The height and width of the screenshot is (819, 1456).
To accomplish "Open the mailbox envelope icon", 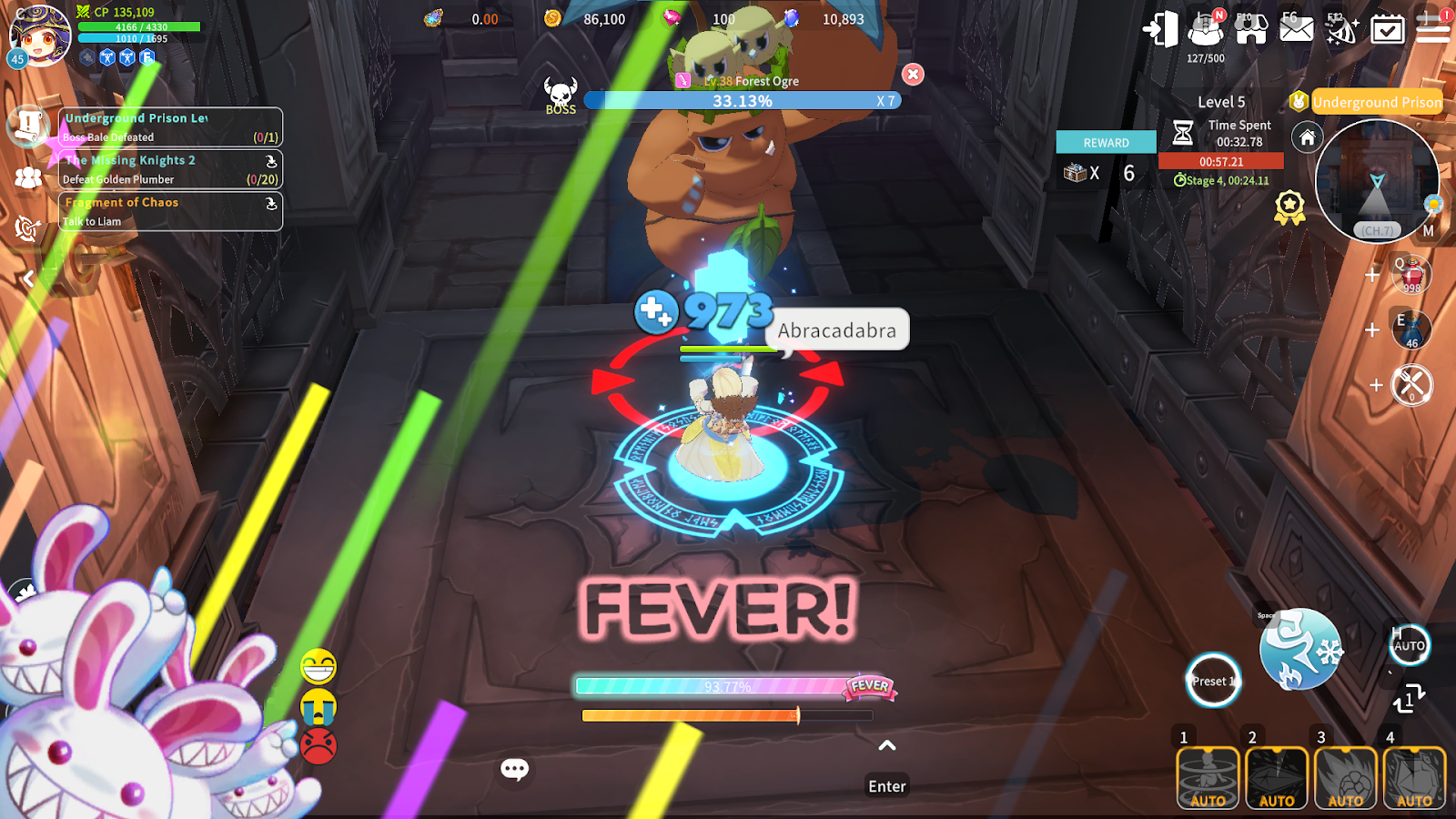I will click(1296, 30).
